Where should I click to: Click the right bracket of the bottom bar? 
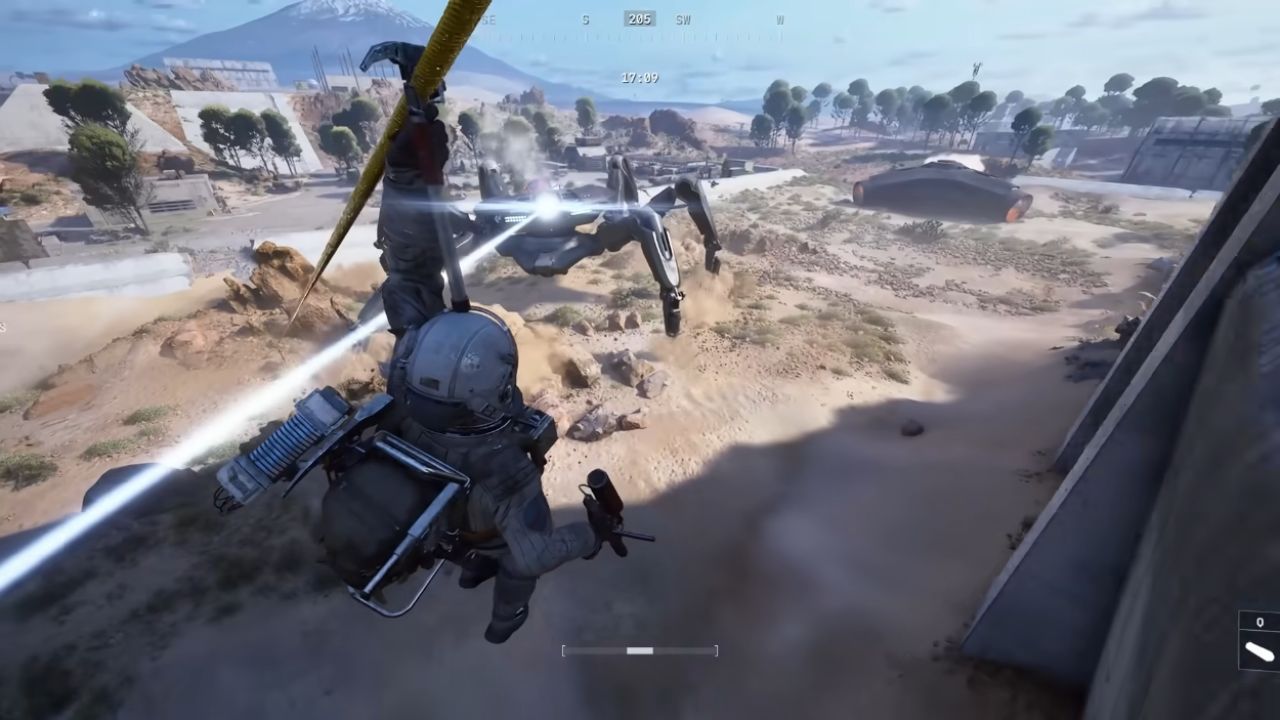point(714,650)
